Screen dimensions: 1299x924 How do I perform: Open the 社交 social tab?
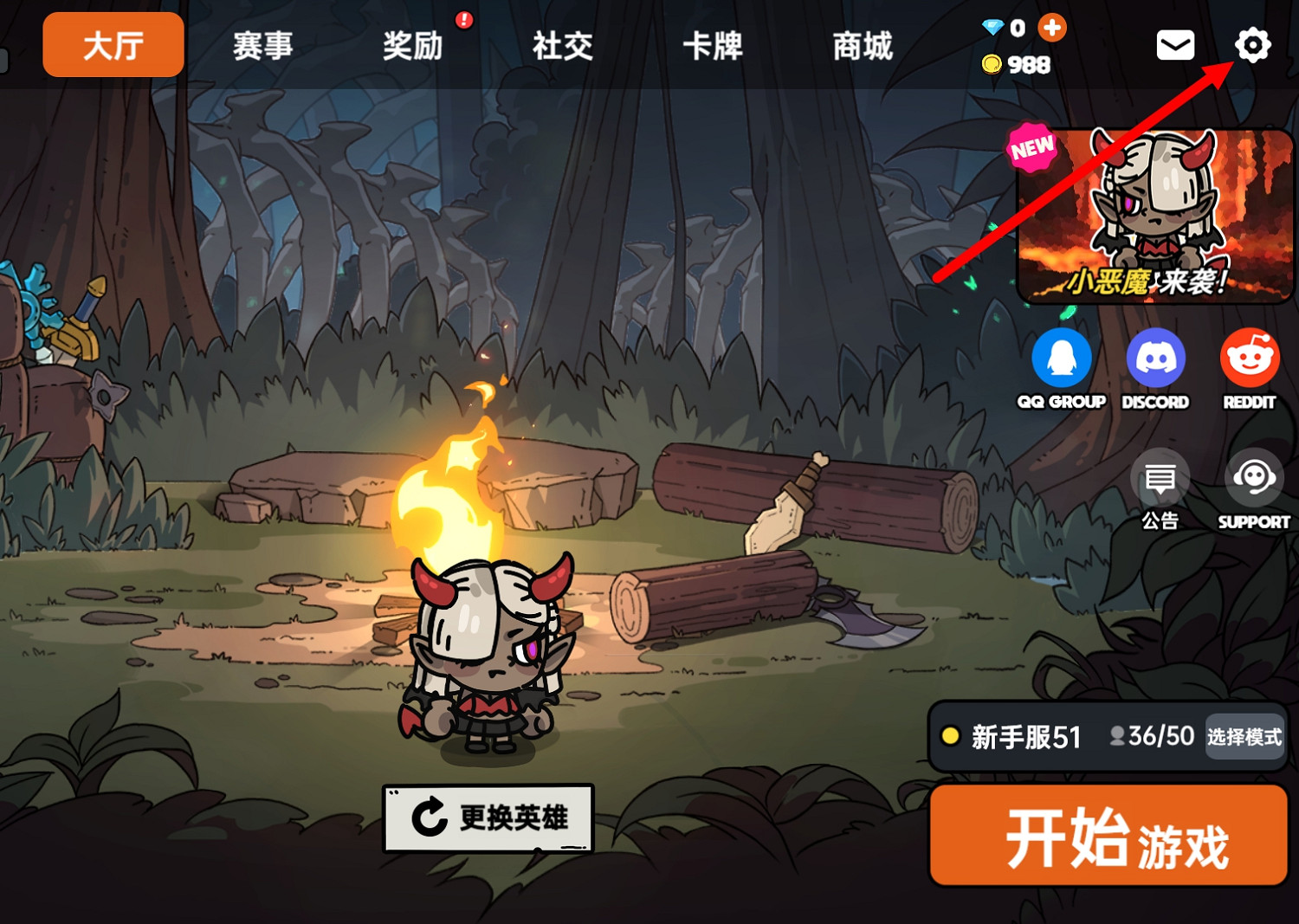click(561, 47)
